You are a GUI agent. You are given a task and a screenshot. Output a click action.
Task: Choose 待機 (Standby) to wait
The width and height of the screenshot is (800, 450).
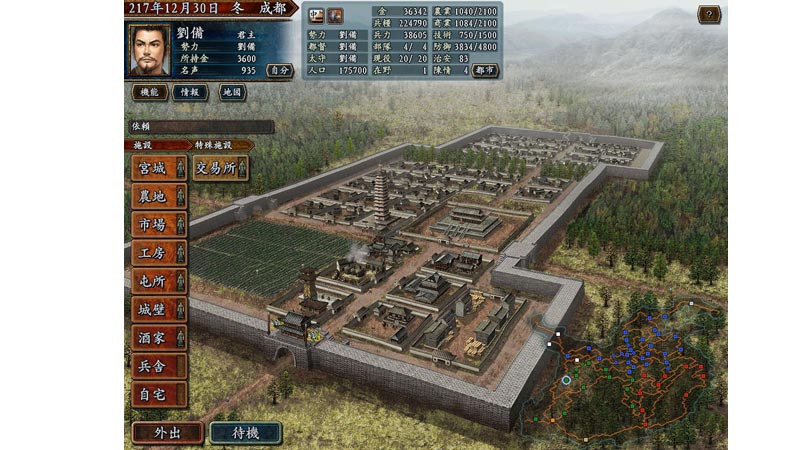[245, 432]
